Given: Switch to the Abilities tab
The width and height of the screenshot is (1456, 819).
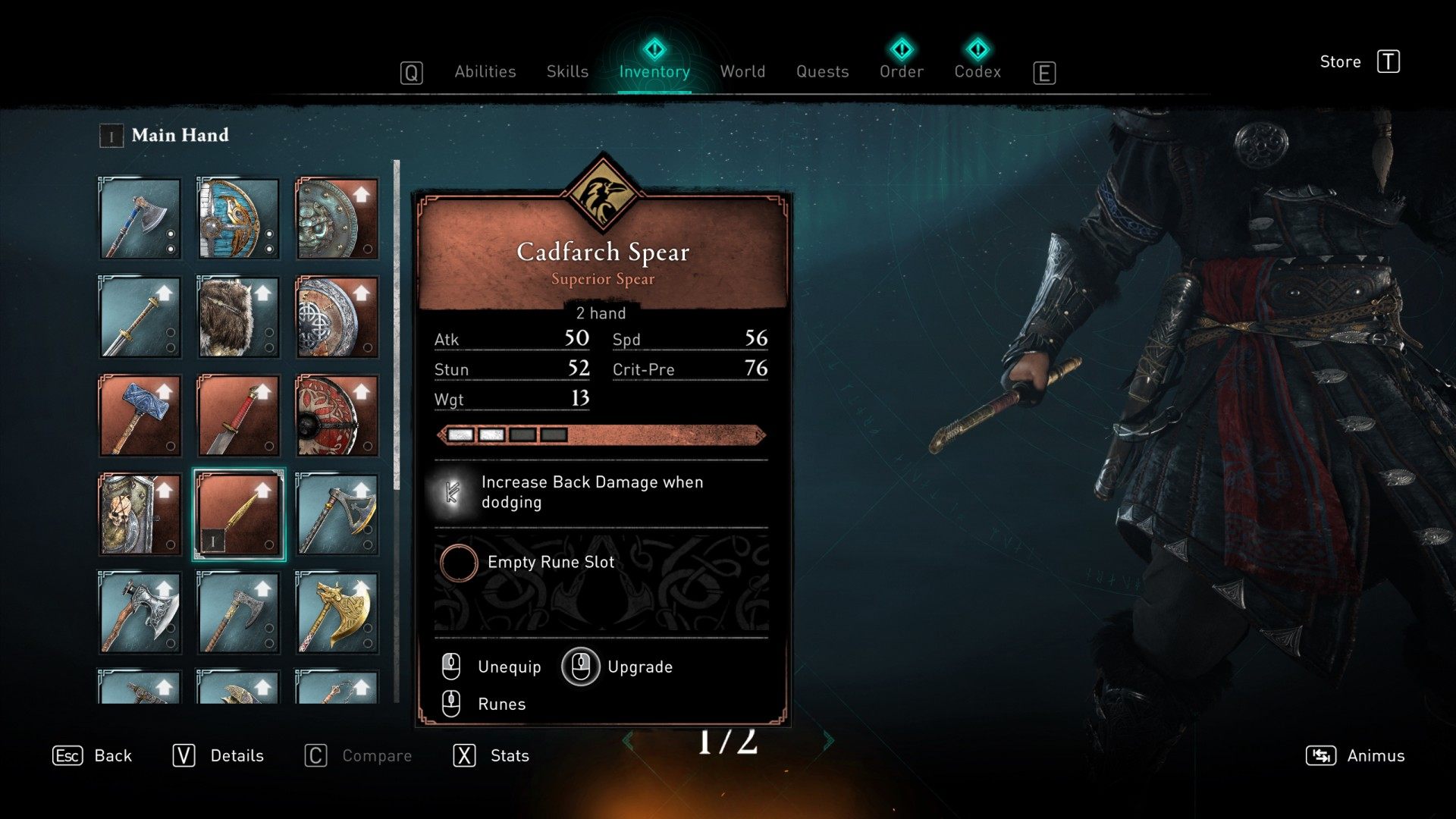Looking at the screenshot, I should pyautogui.click(x=485, y=72).
